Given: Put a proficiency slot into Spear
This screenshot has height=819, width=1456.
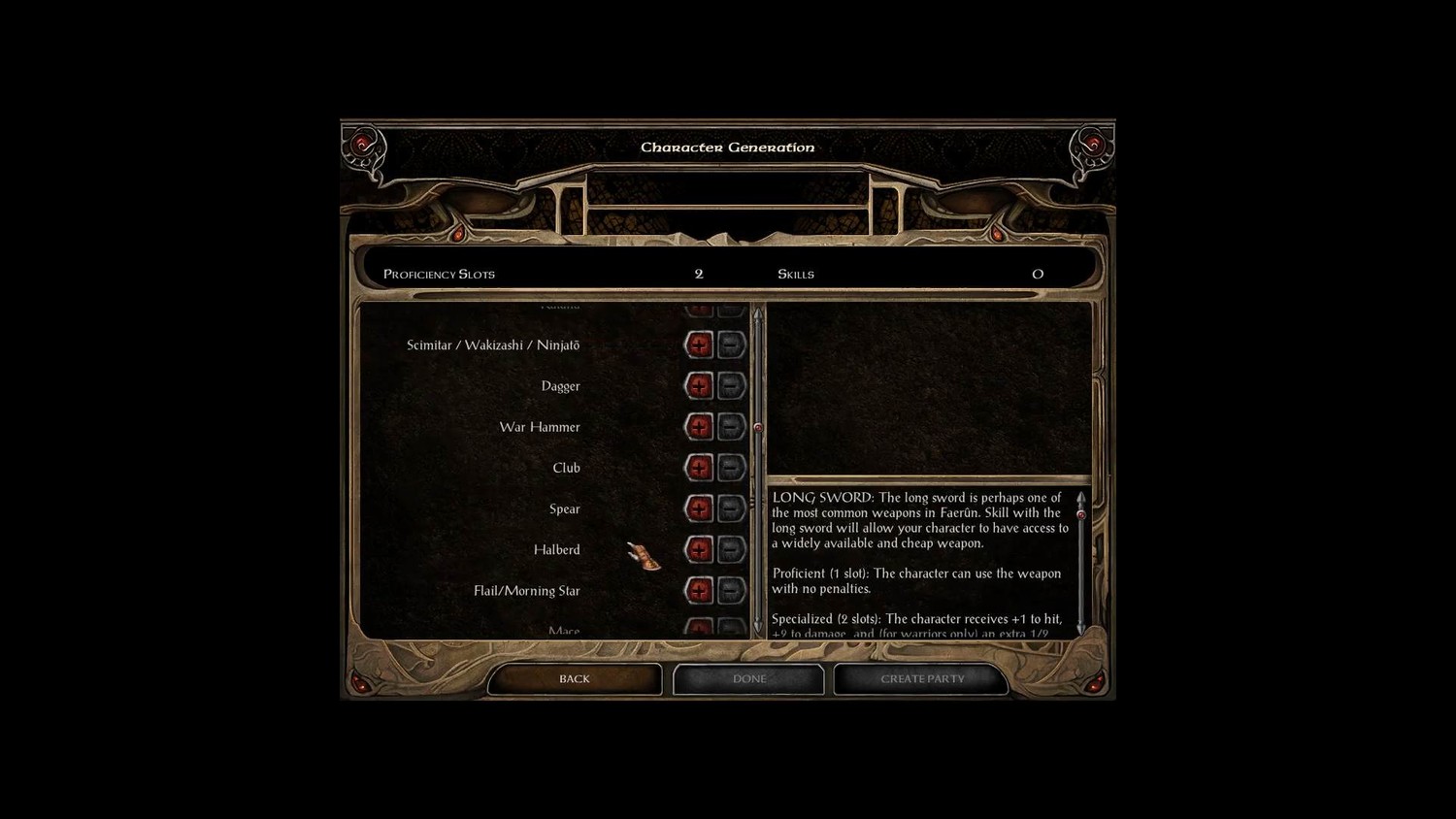Looking at the screenshot, I should pos(699,508).
